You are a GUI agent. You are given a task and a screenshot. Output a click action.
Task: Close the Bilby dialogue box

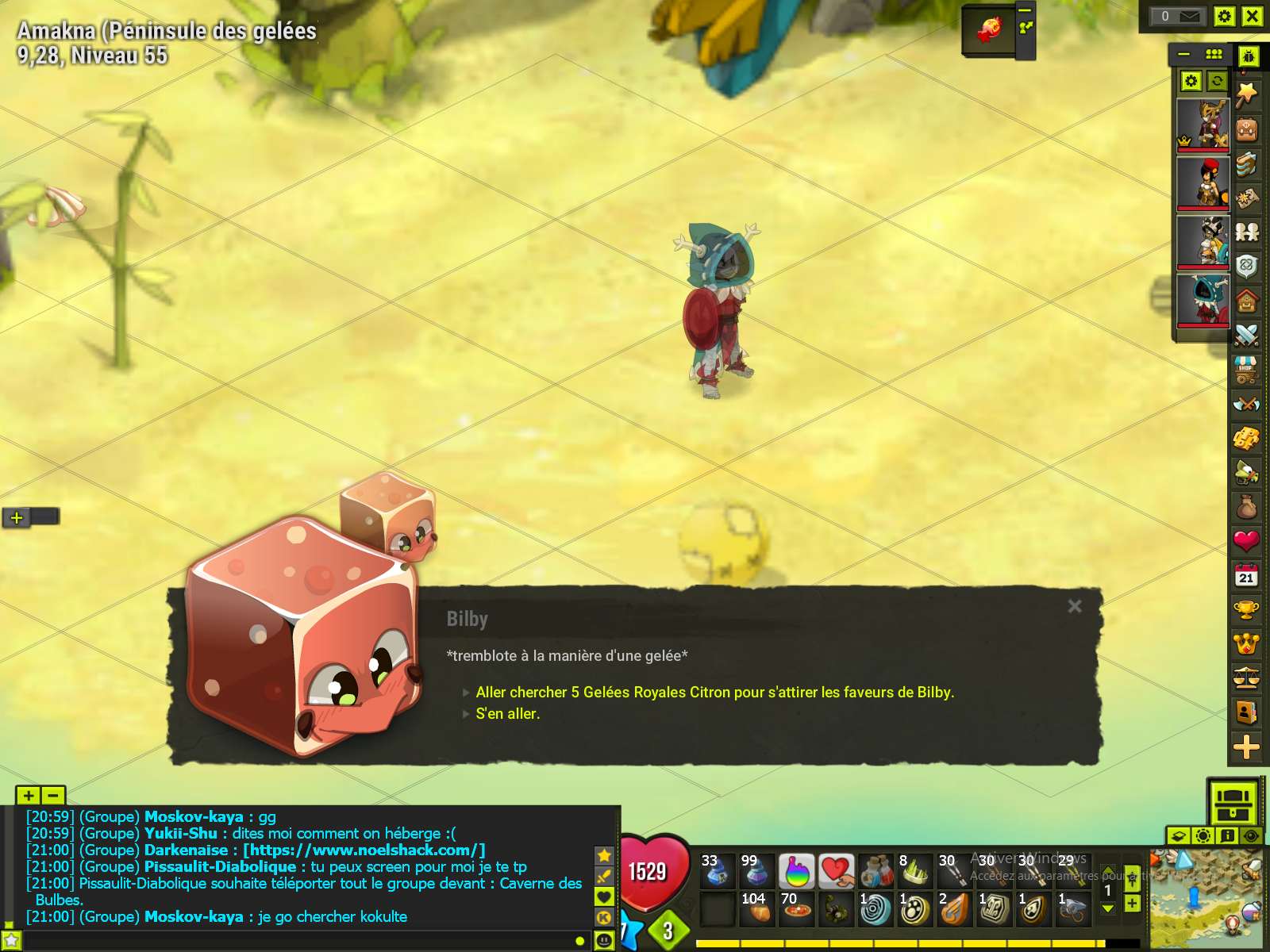tap(1075, 607)
